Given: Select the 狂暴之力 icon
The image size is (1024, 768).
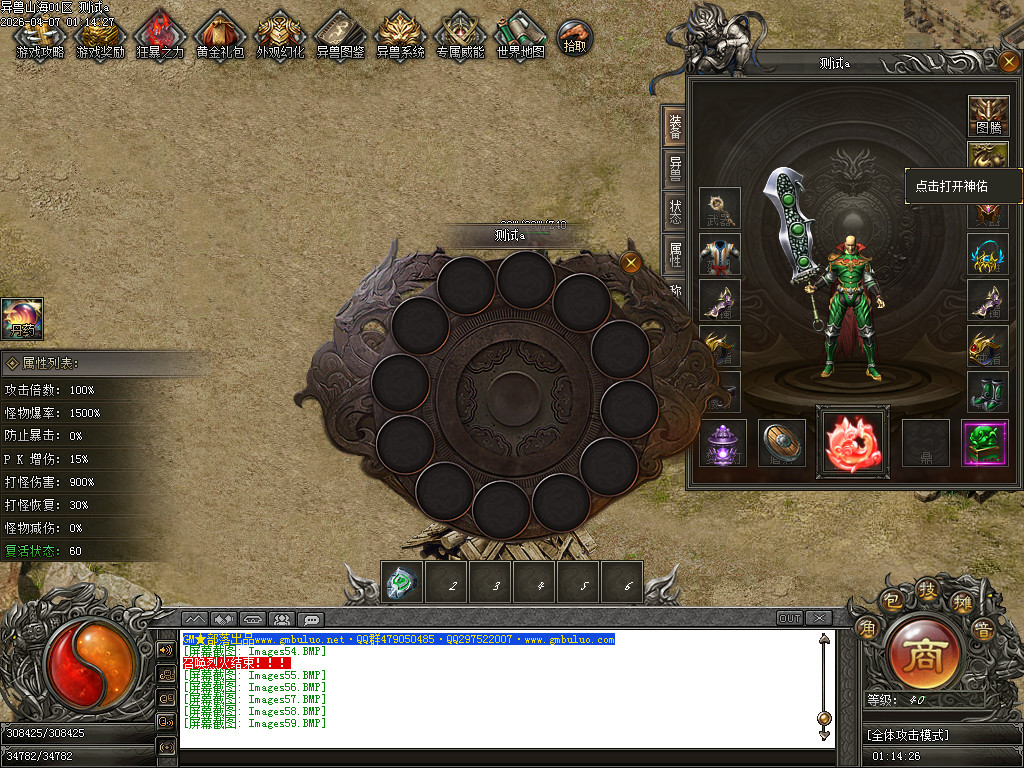Looking at the screenshot, I should [x=160, y=36].
